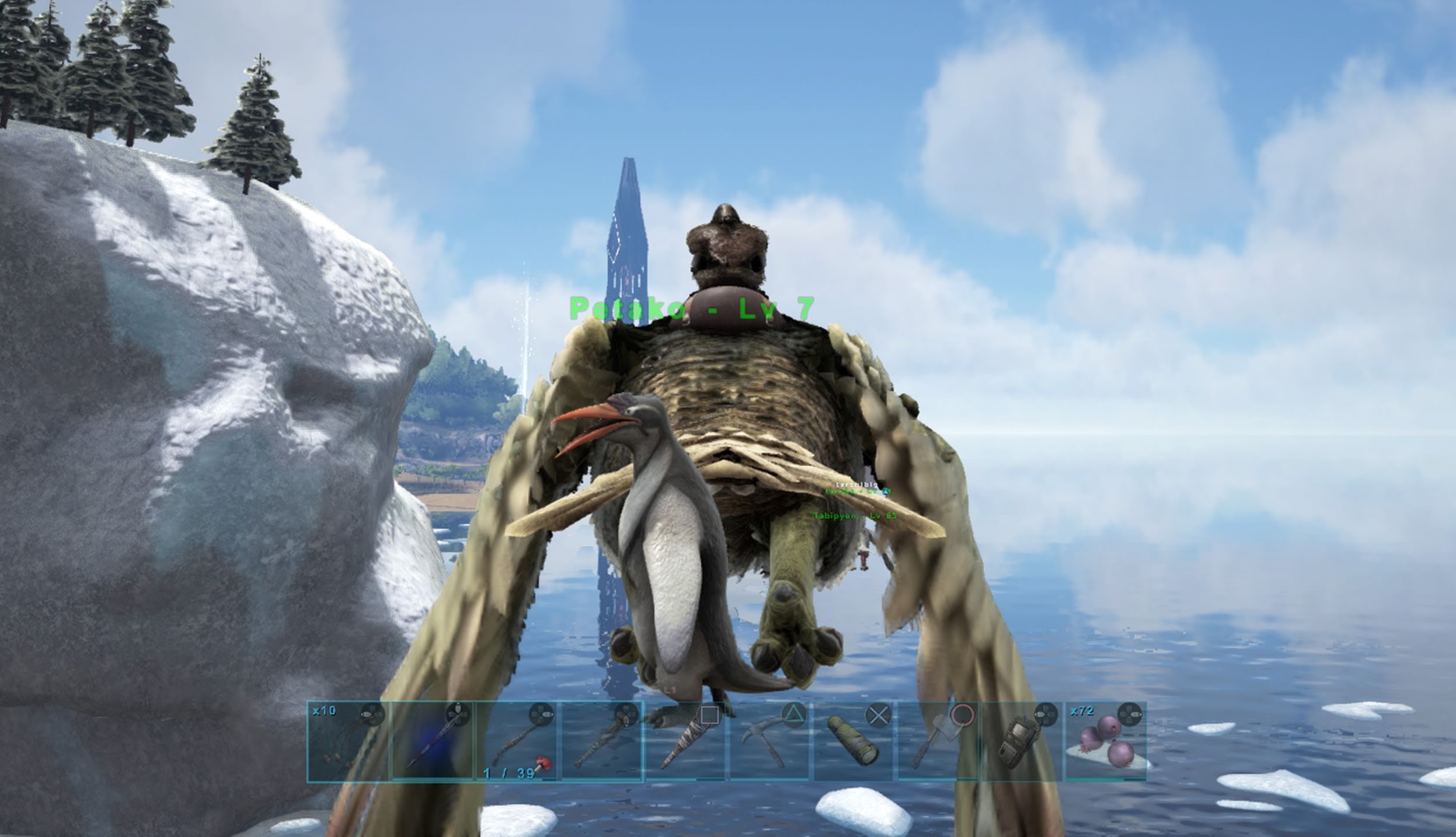Equip the spear in the hotbar
The width and height of the screenshot is (1456, 837).
432,741
